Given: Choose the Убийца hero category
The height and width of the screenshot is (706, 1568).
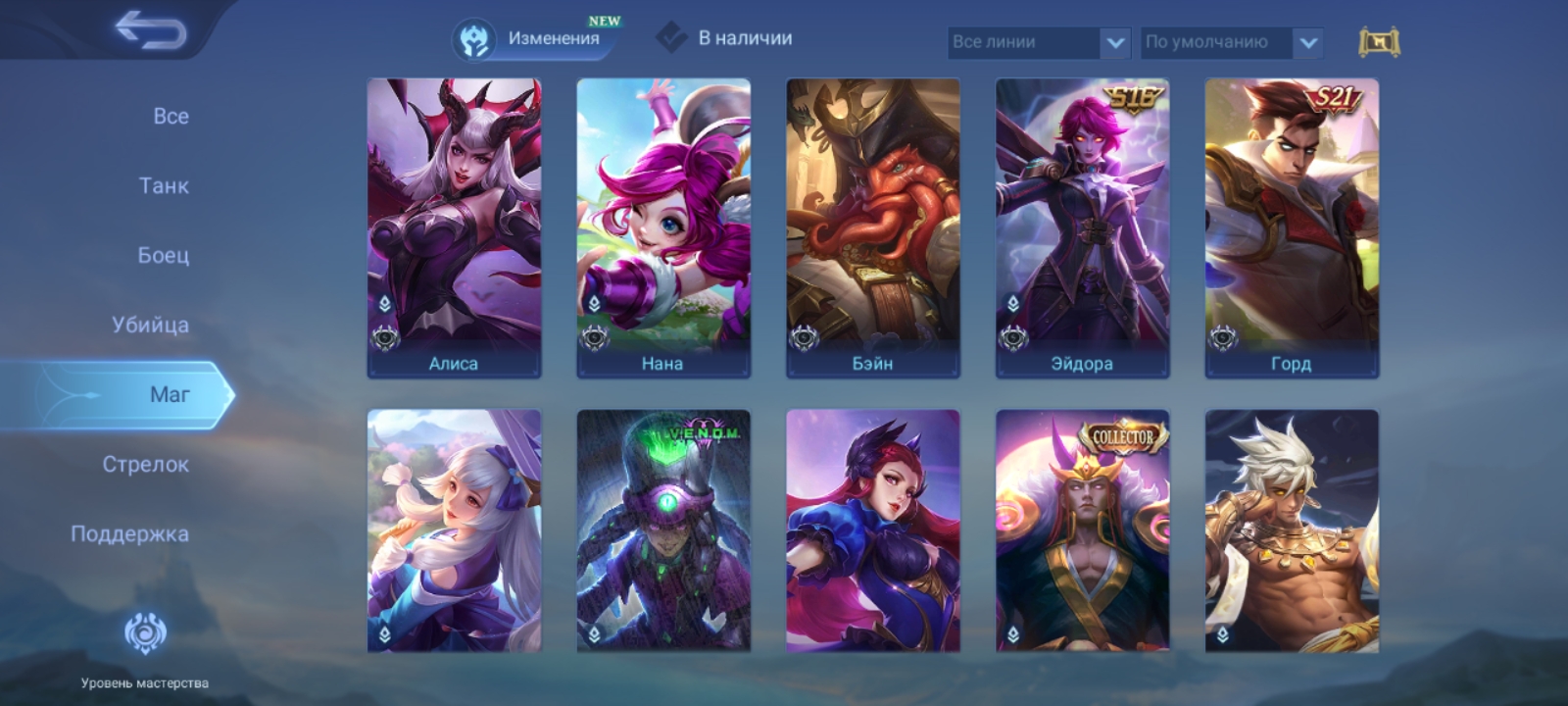Looking at the screenshot, I should (150, 325).
